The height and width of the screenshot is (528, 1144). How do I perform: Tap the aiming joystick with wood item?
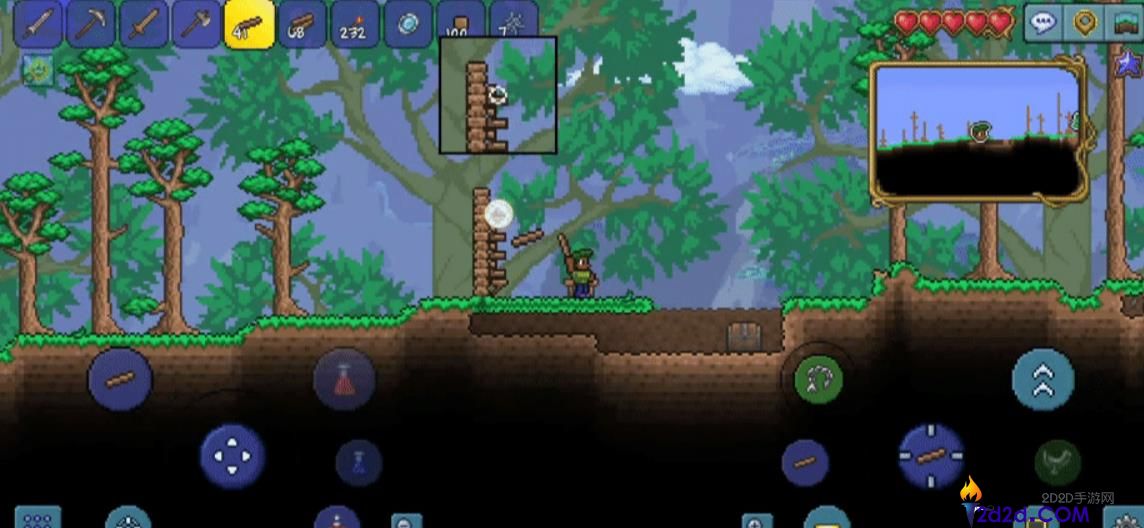point(931,456)
